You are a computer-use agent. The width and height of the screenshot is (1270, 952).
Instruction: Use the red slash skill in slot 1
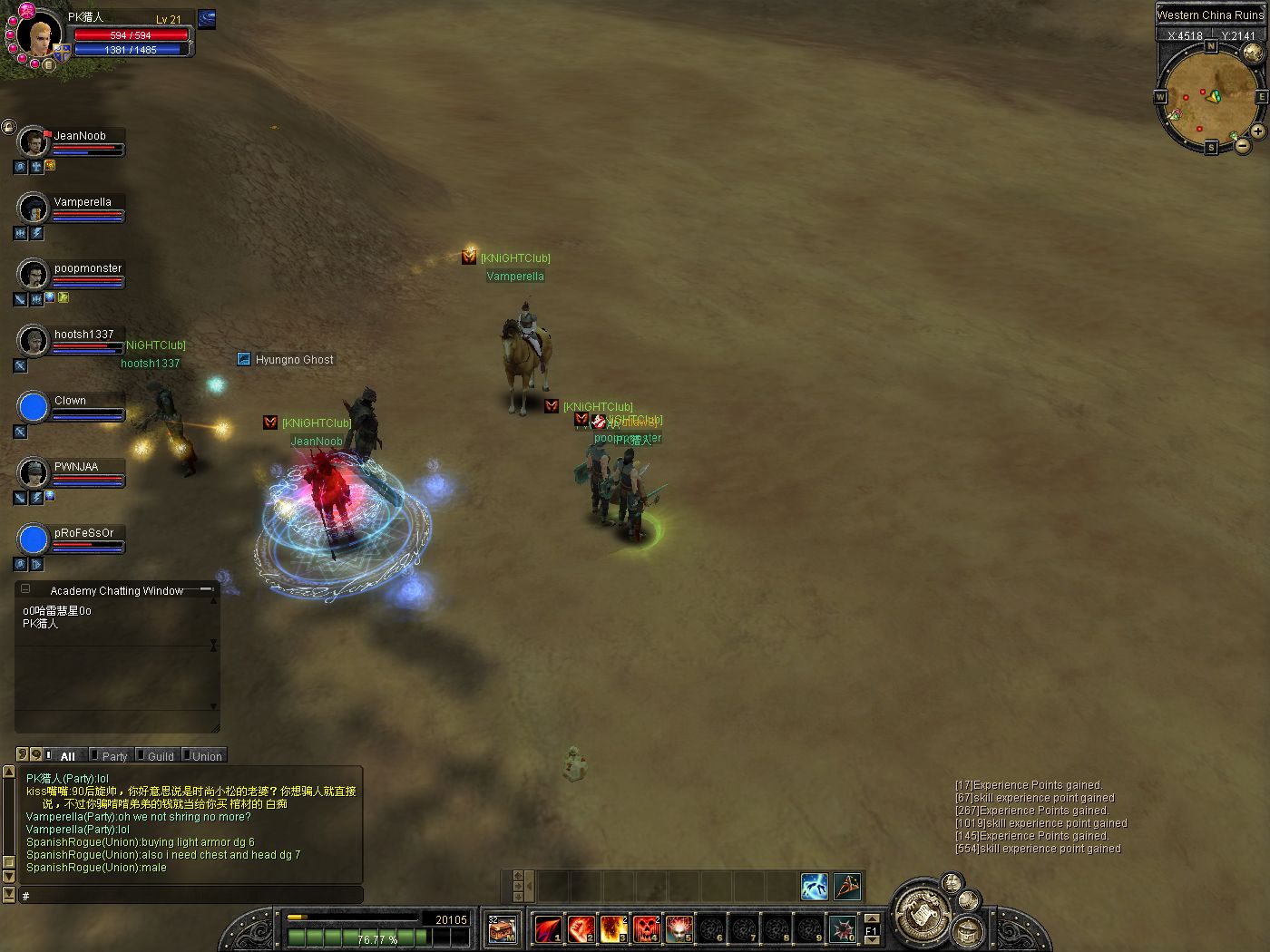(548, 929)
